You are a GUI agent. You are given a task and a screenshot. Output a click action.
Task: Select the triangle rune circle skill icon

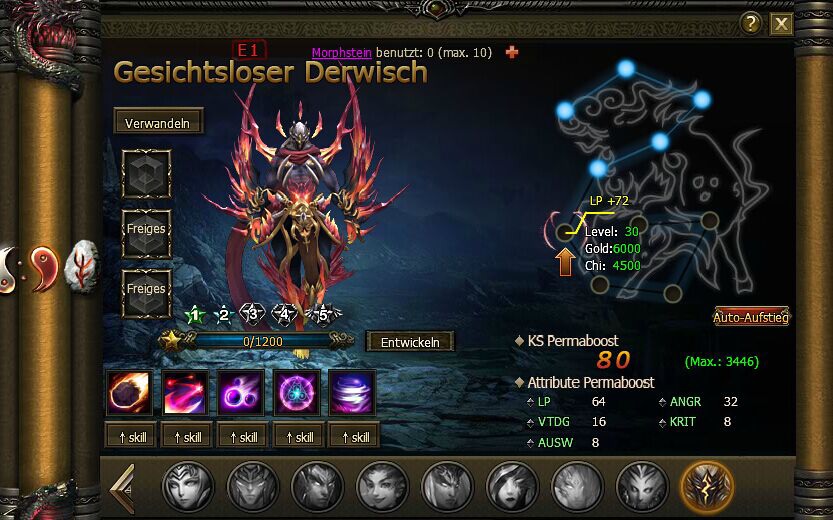pyautogui.click(x=297, y=393)
